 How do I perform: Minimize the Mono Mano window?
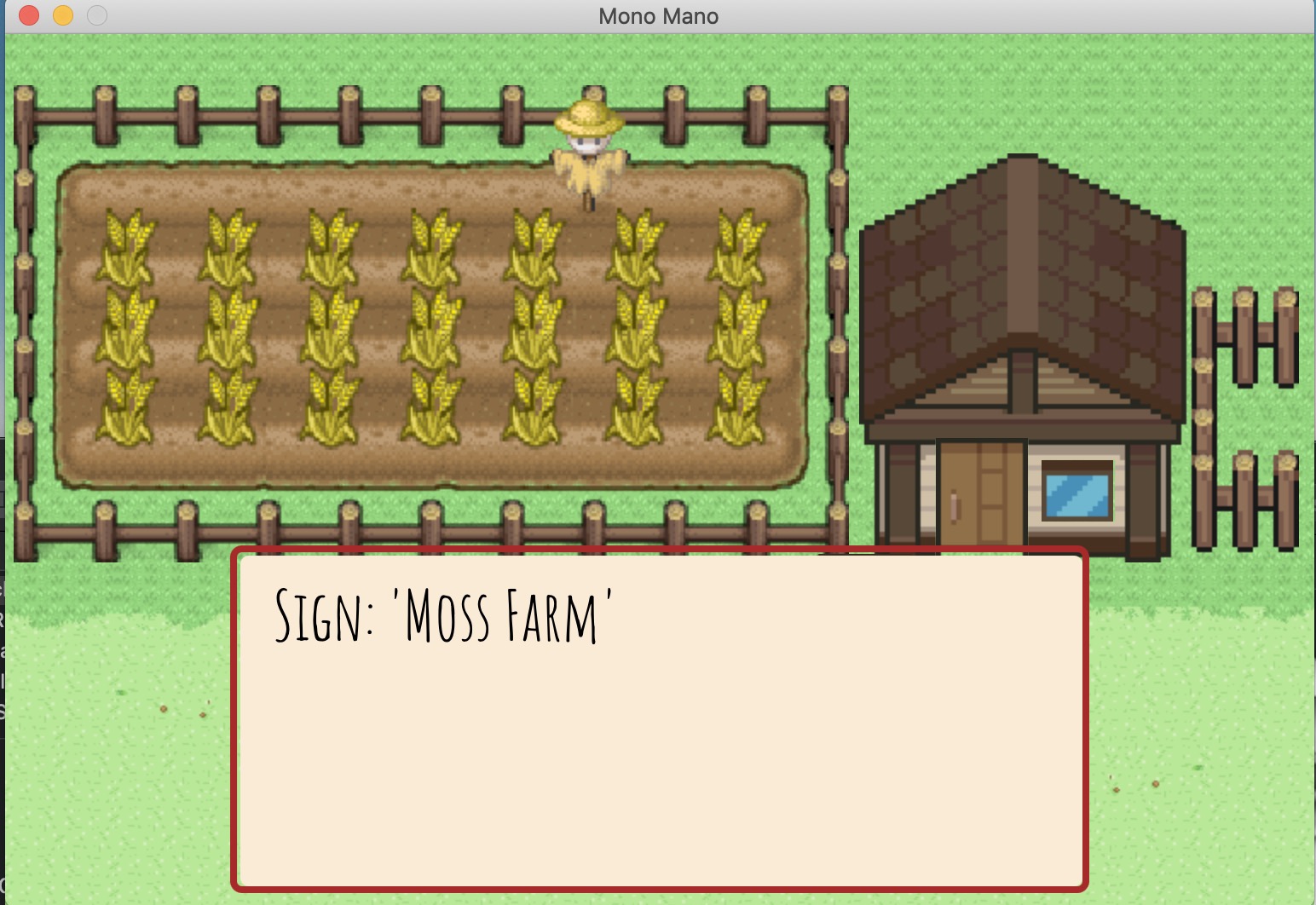click(x=63, y=15)
